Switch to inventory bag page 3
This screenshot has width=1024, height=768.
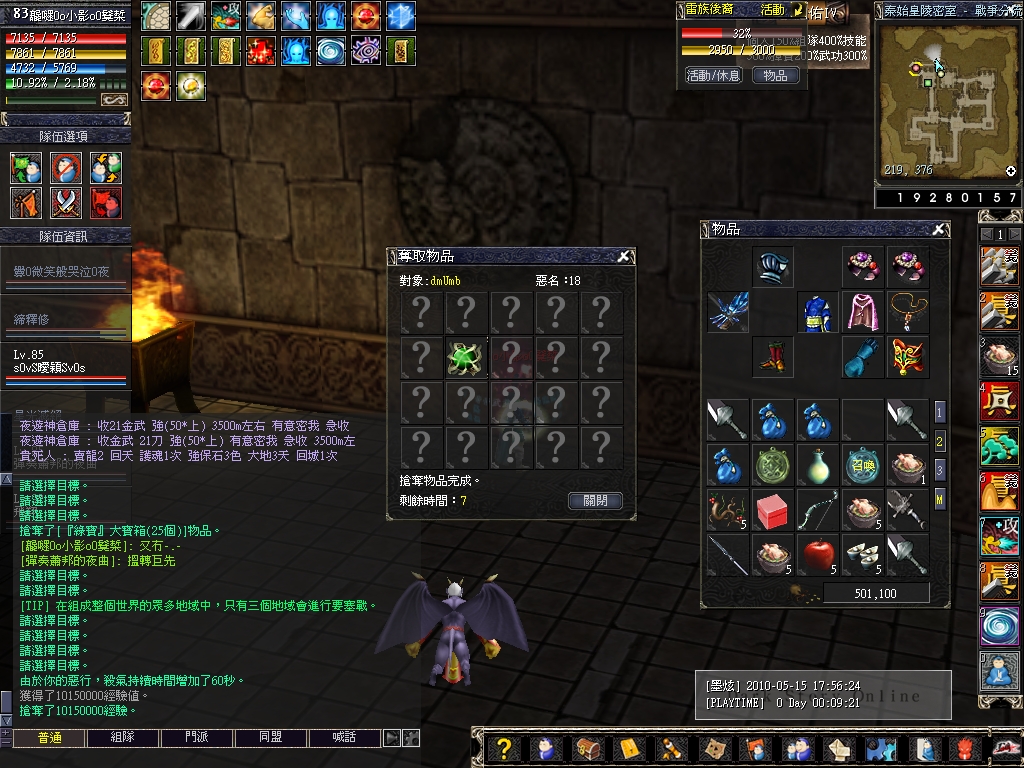coord(940,469)
